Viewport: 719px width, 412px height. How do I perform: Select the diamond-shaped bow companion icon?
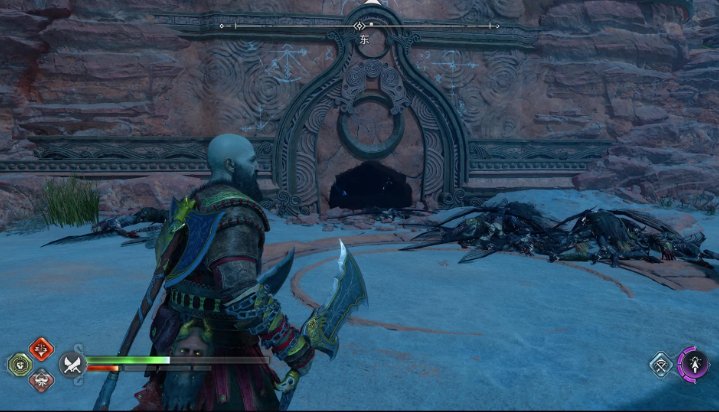click(x=661, y=365)
